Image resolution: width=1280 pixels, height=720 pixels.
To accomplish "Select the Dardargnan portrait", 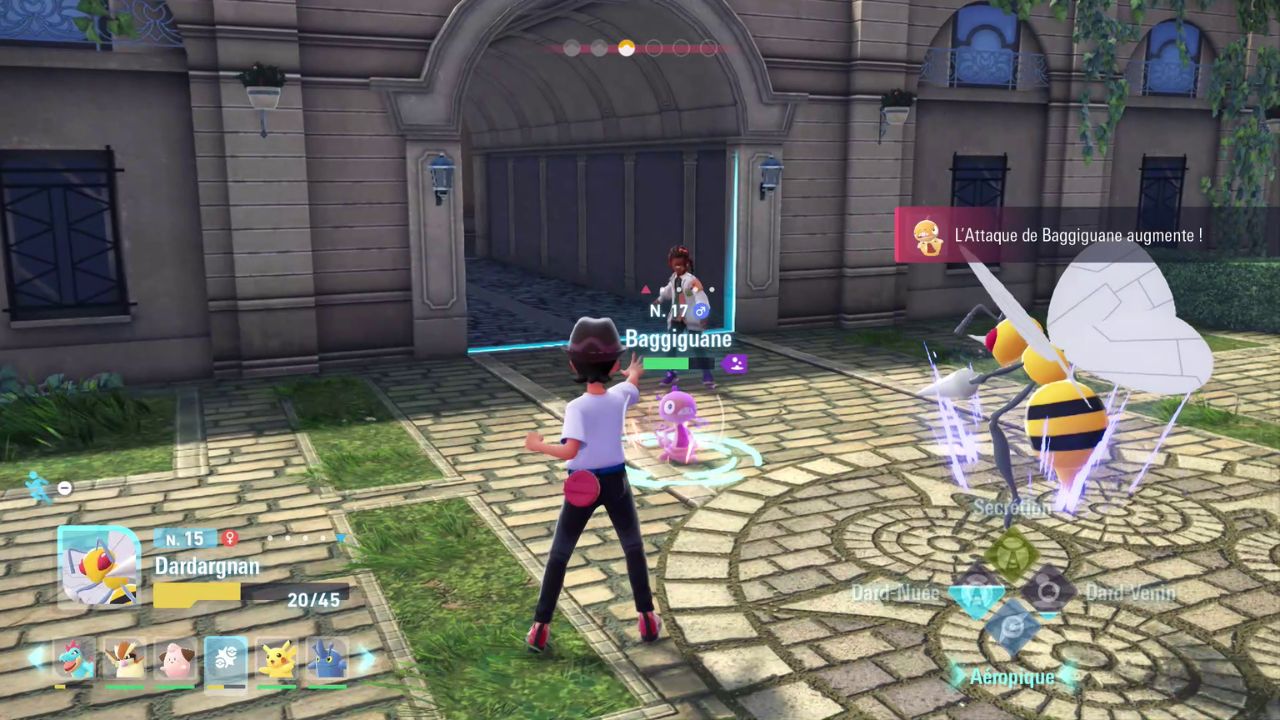I will pyautogui.click(x=98, y=565).
